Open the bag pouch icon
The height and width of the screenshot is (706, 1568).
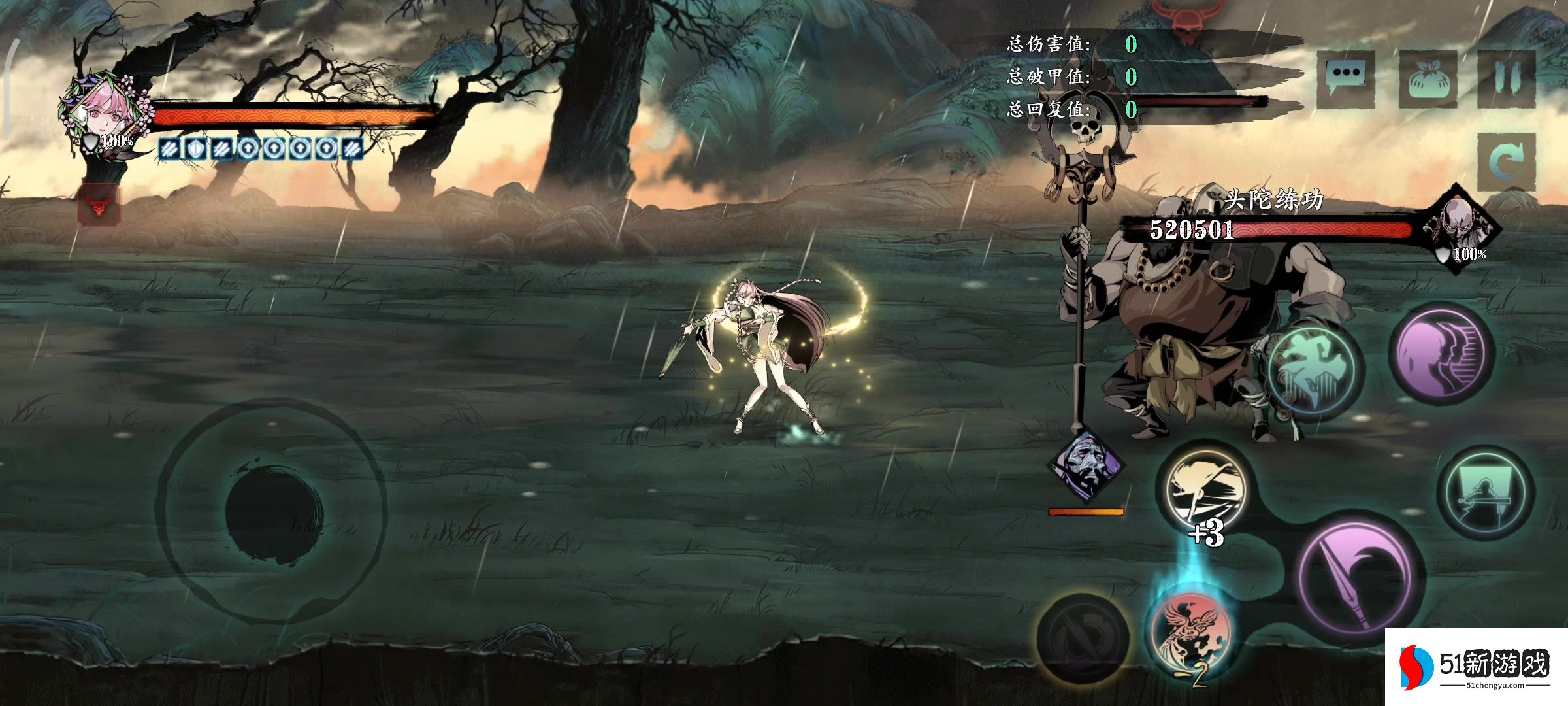pos(1428,79)
